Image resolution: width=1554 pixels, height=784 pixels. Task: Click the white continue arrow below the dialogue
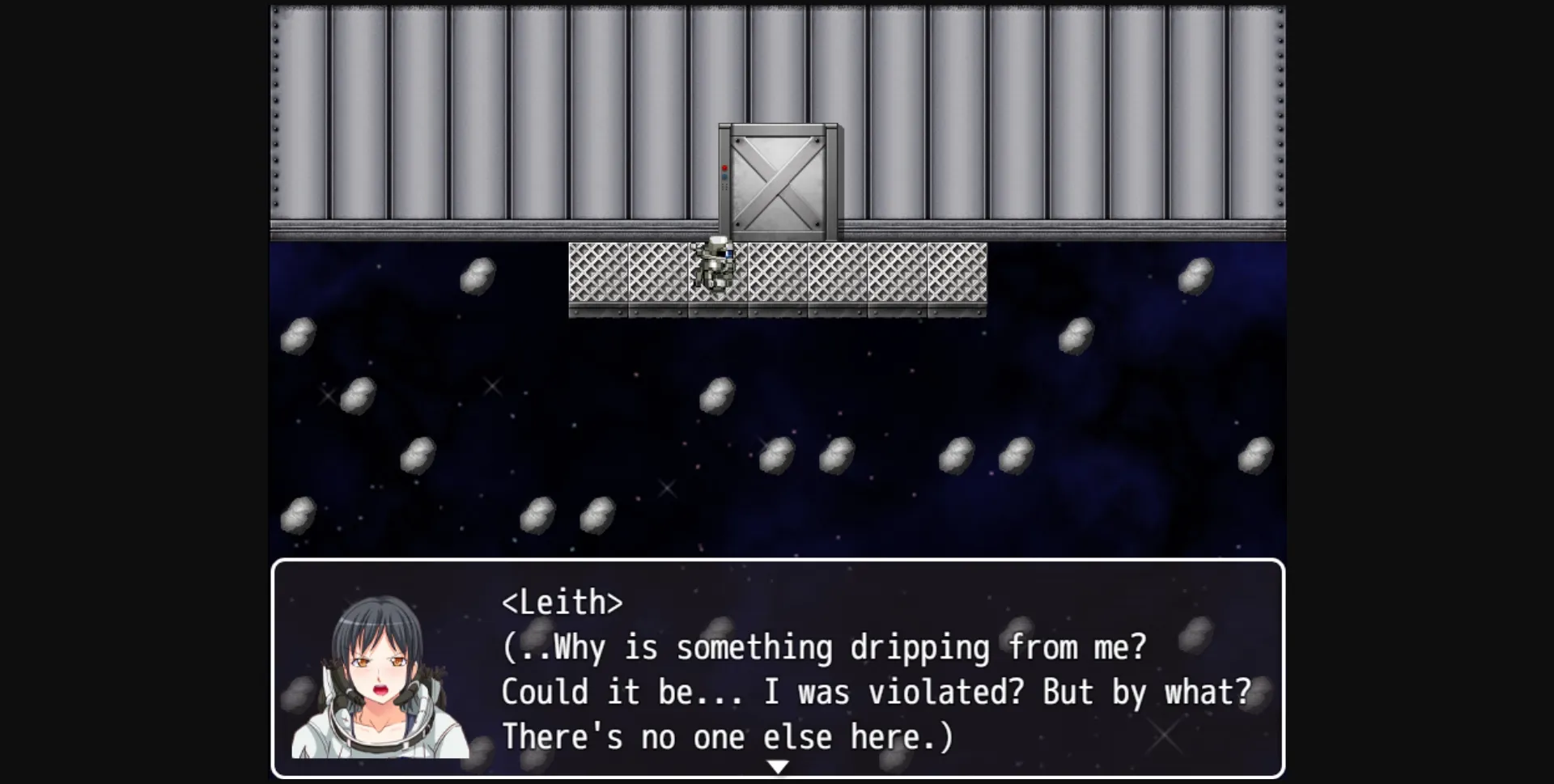[779, 765]
